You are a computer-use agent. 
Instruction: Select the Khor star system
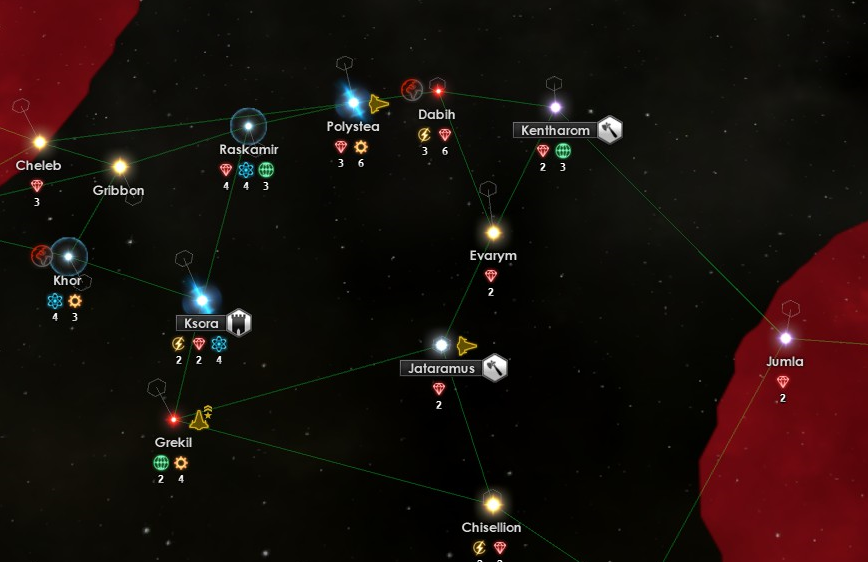68,256
